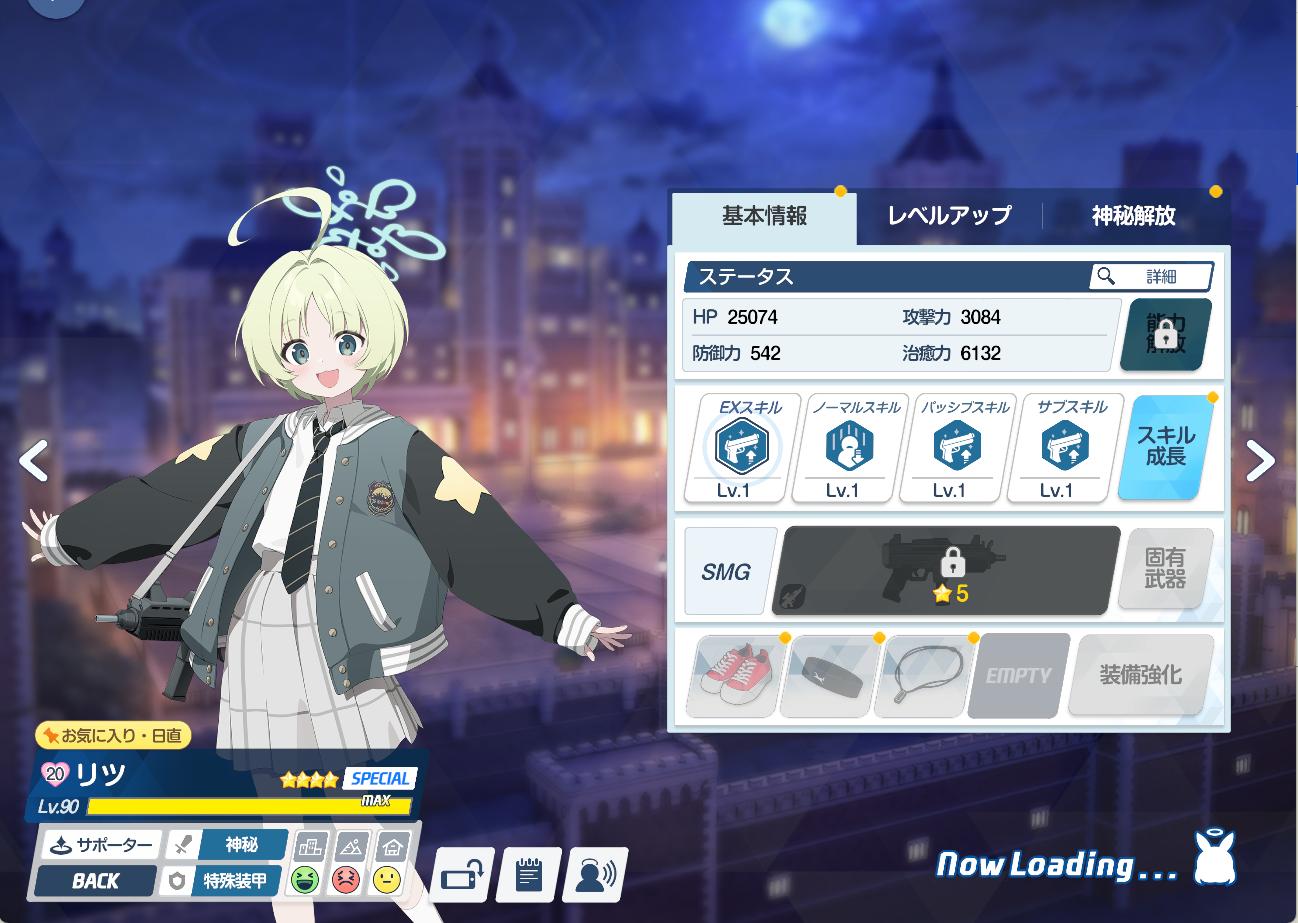Click the locked 能力解放 button

click(1164, 336)
